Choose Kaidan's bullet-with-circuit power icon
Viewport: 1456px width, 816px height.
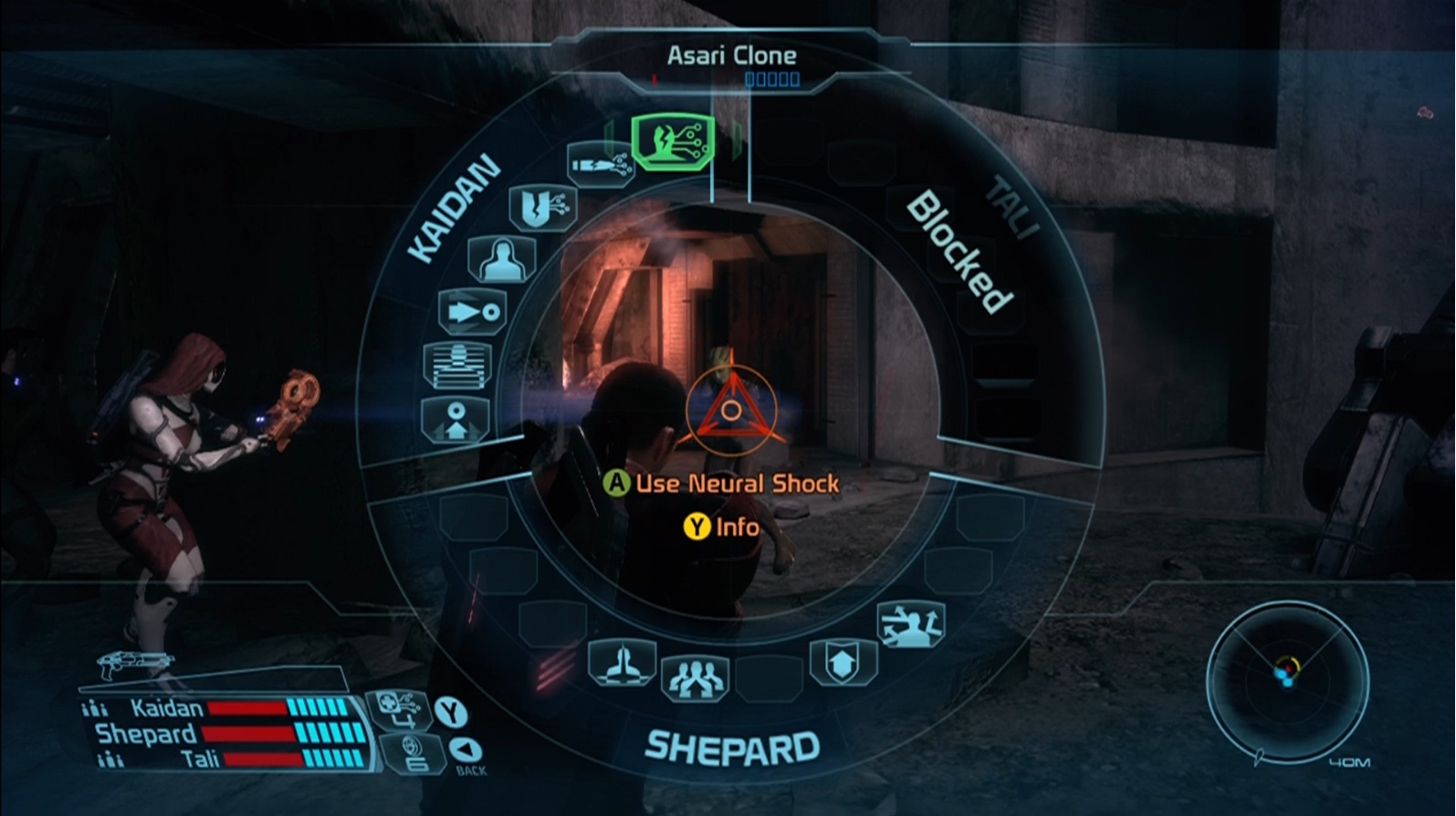click(x=600, y=165)
